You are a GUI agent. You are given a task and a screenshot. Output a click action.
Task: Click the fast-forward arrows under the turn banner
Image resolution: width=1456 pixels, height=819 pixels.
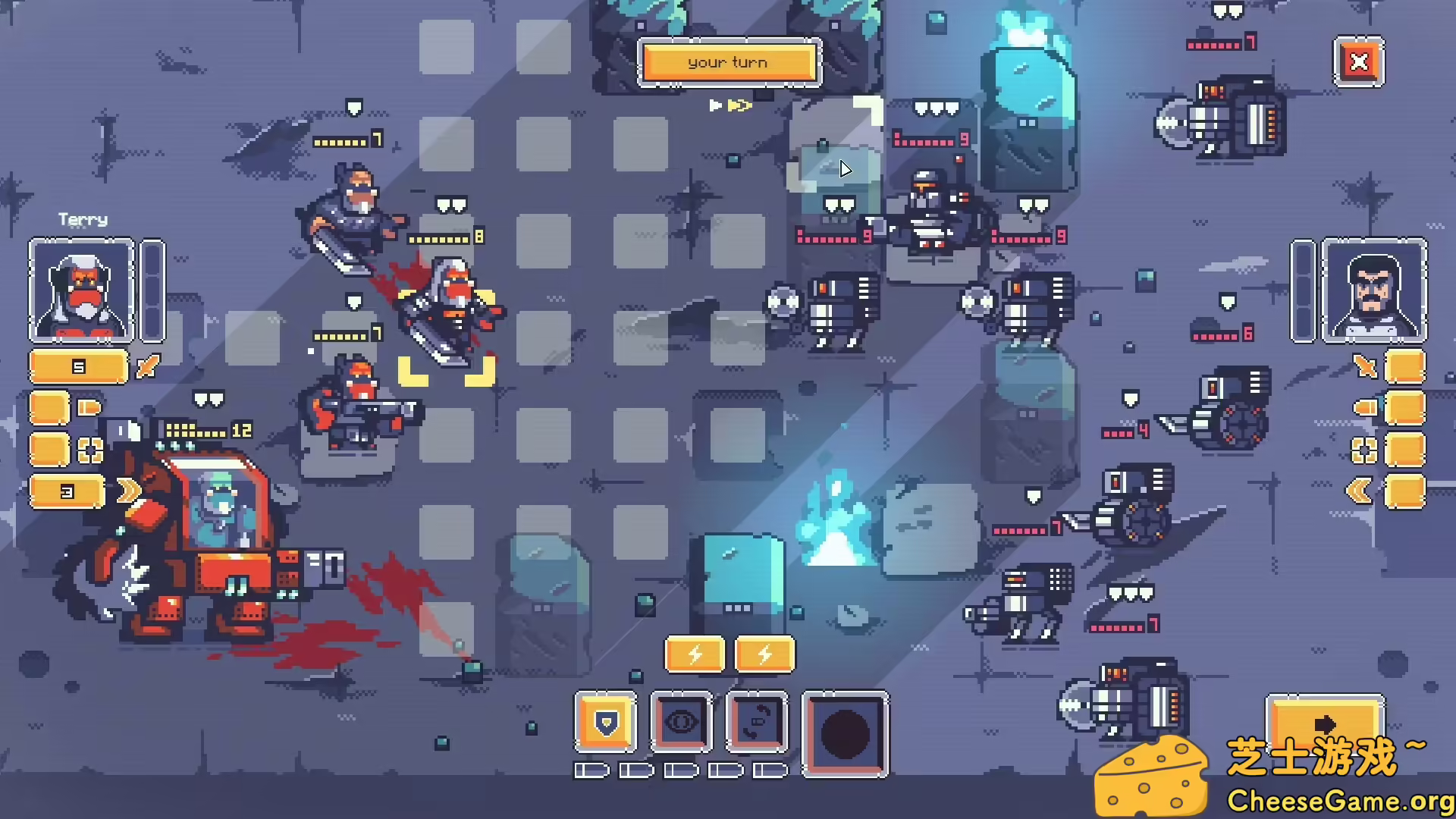[x=730, y=106]
